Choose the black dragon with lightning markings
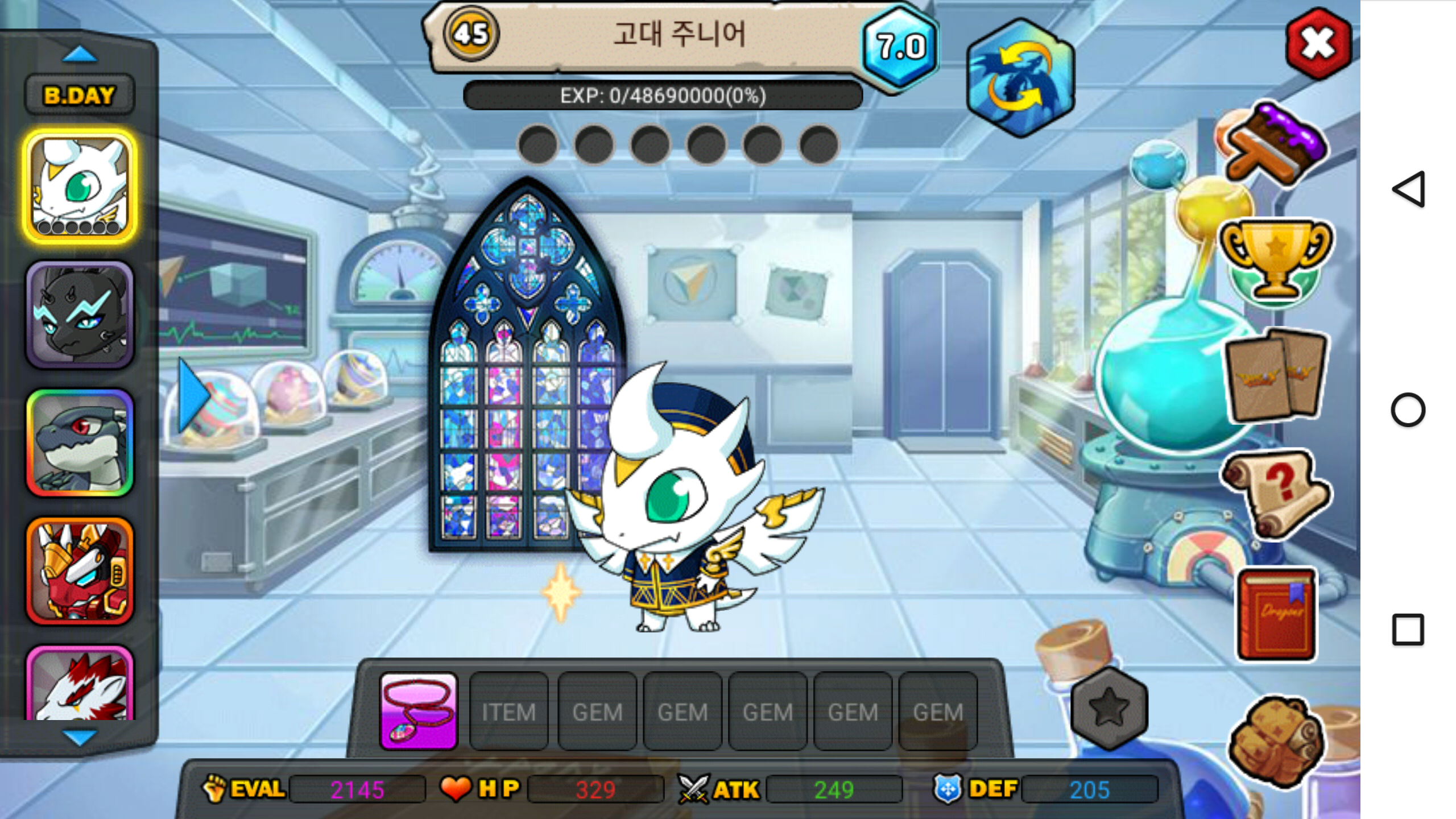This screenshot has height=819, width=1456. tap(80, 315)
